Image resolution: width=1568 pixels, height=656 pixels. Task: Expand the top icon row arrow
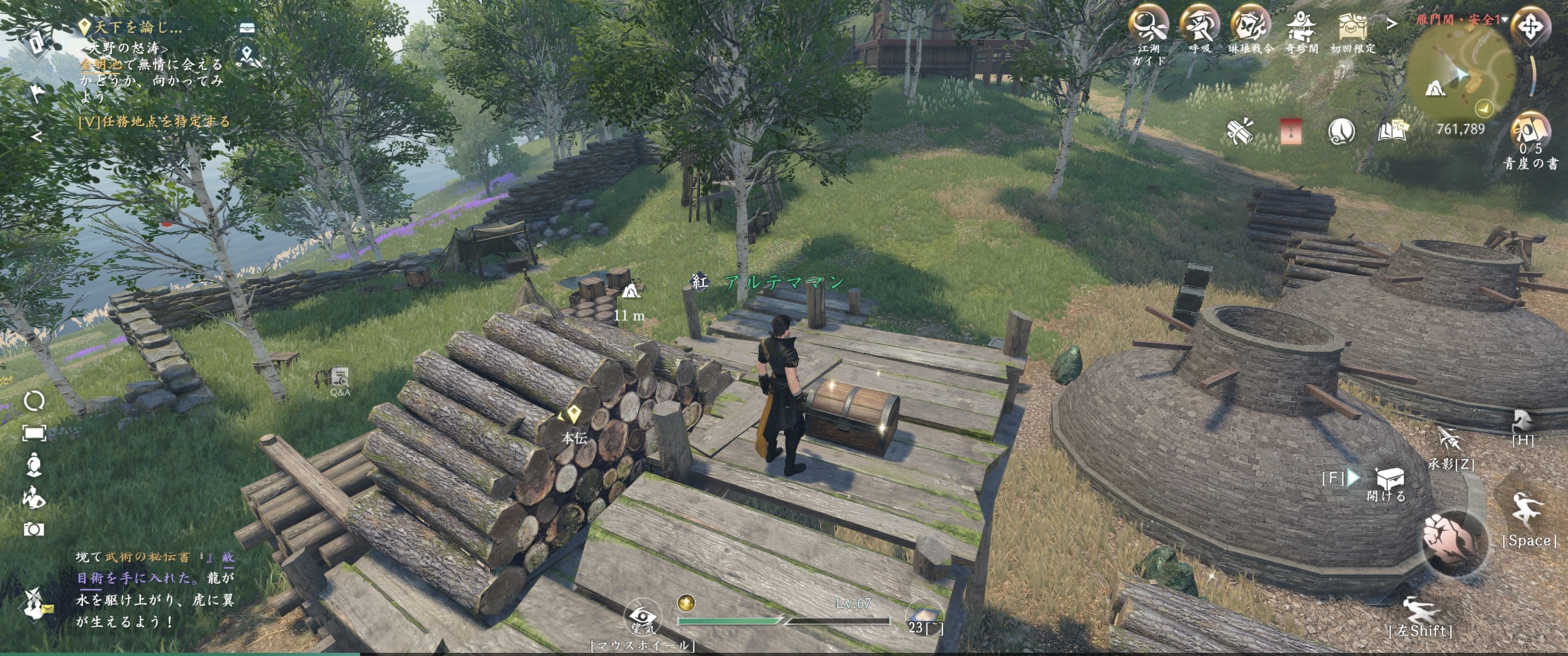point(1392,24)
